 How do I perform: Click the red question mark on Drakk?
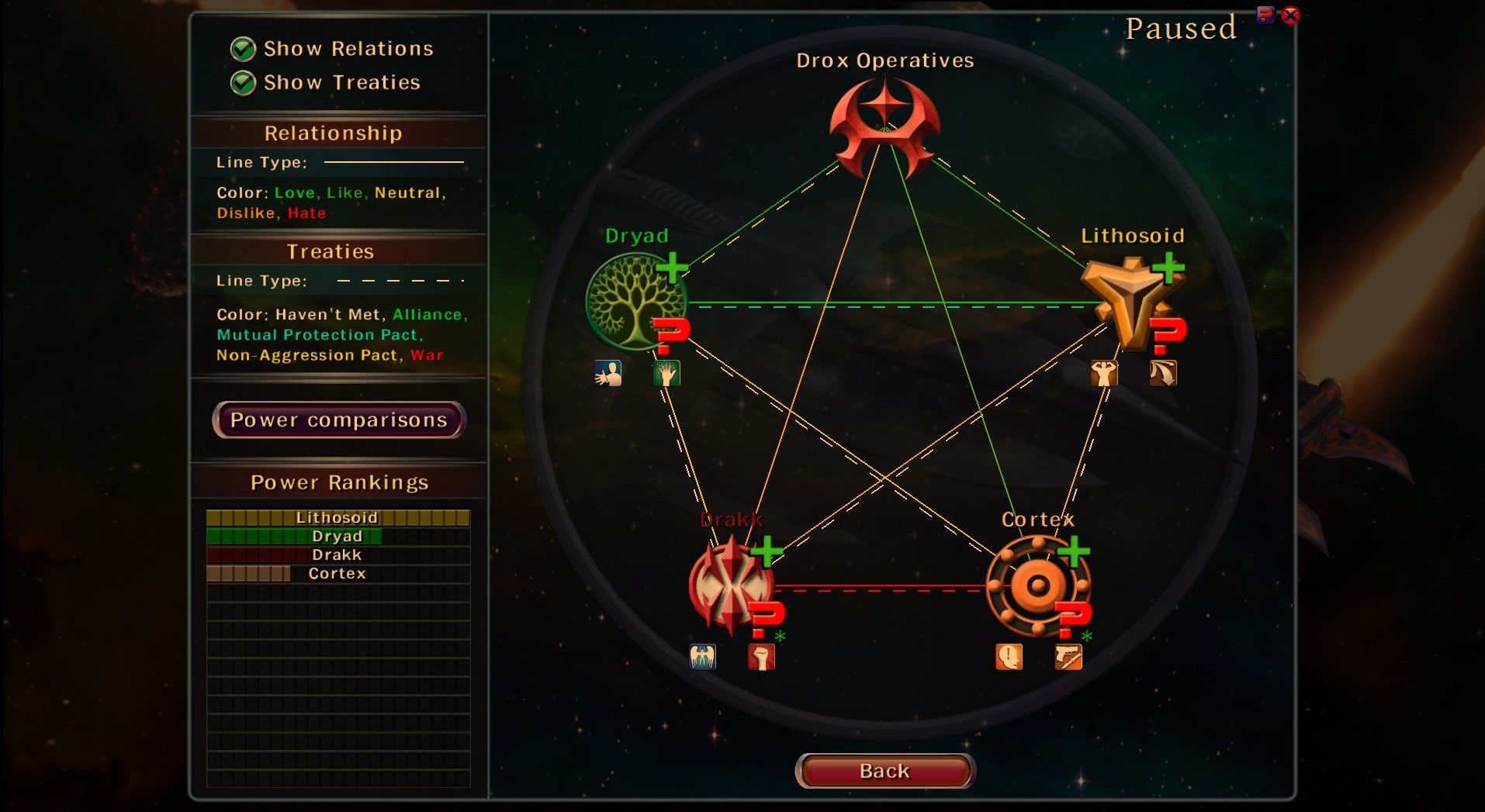click(x=767, y=619)
